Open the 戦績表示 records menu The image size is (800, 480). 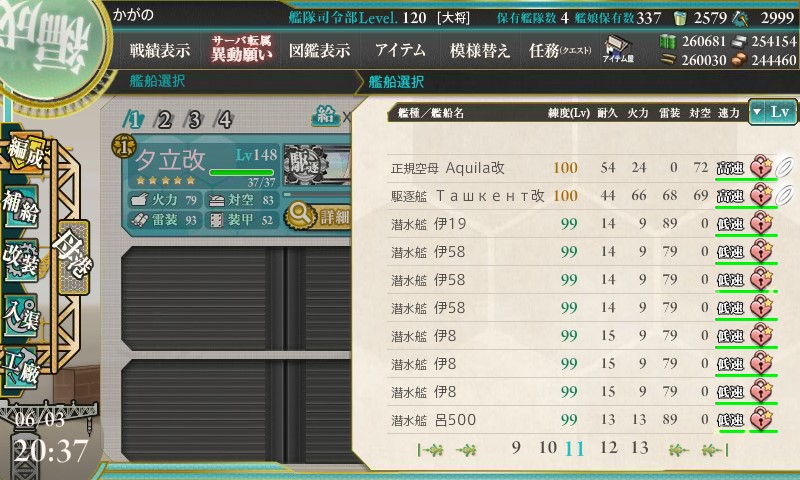click(x=159, y=51)
